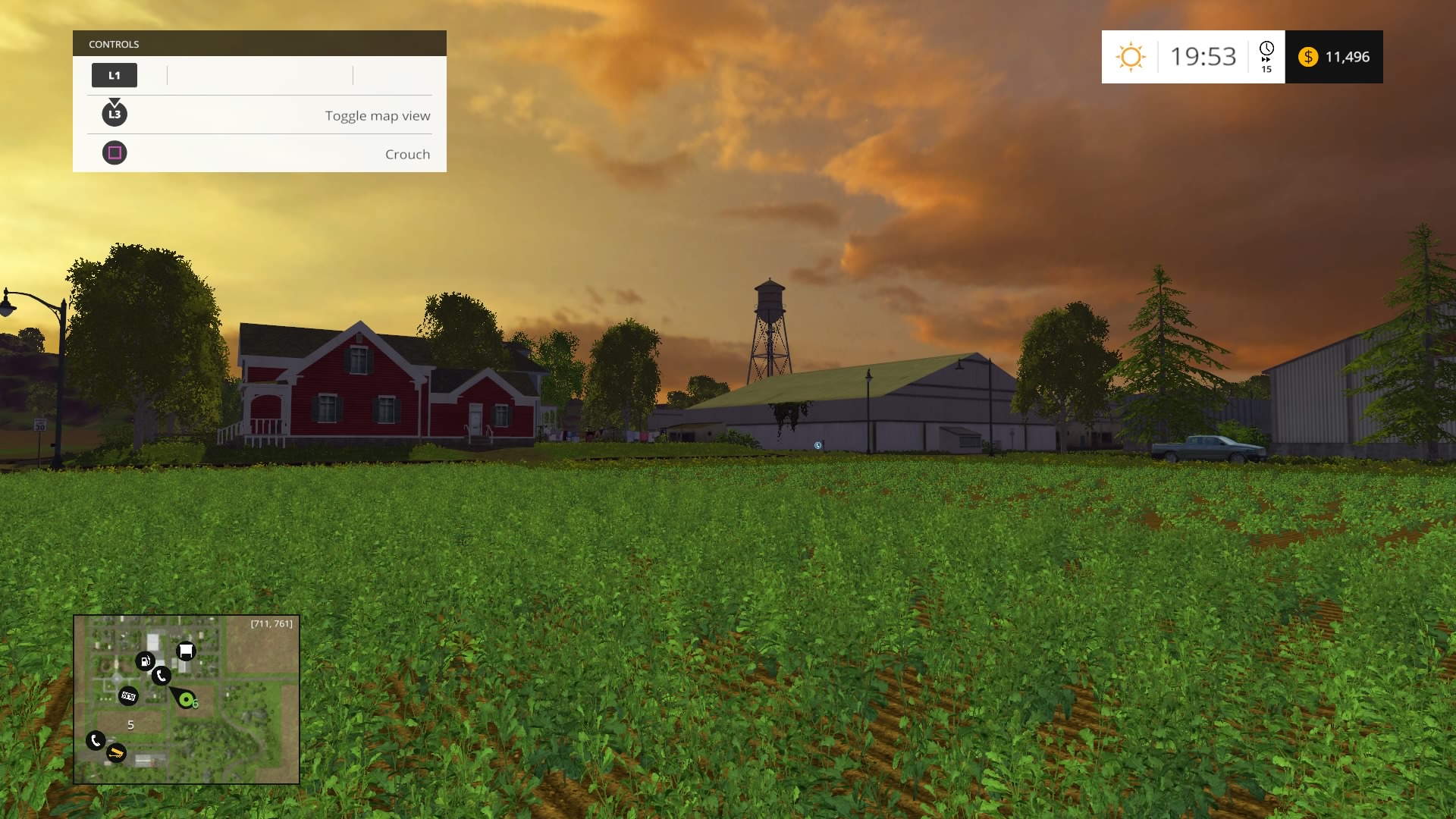The width and height of the screenshot is (1456, 819).
Task: Click the sun weather icon in the HUD
Action: [x=1131, y=56]
